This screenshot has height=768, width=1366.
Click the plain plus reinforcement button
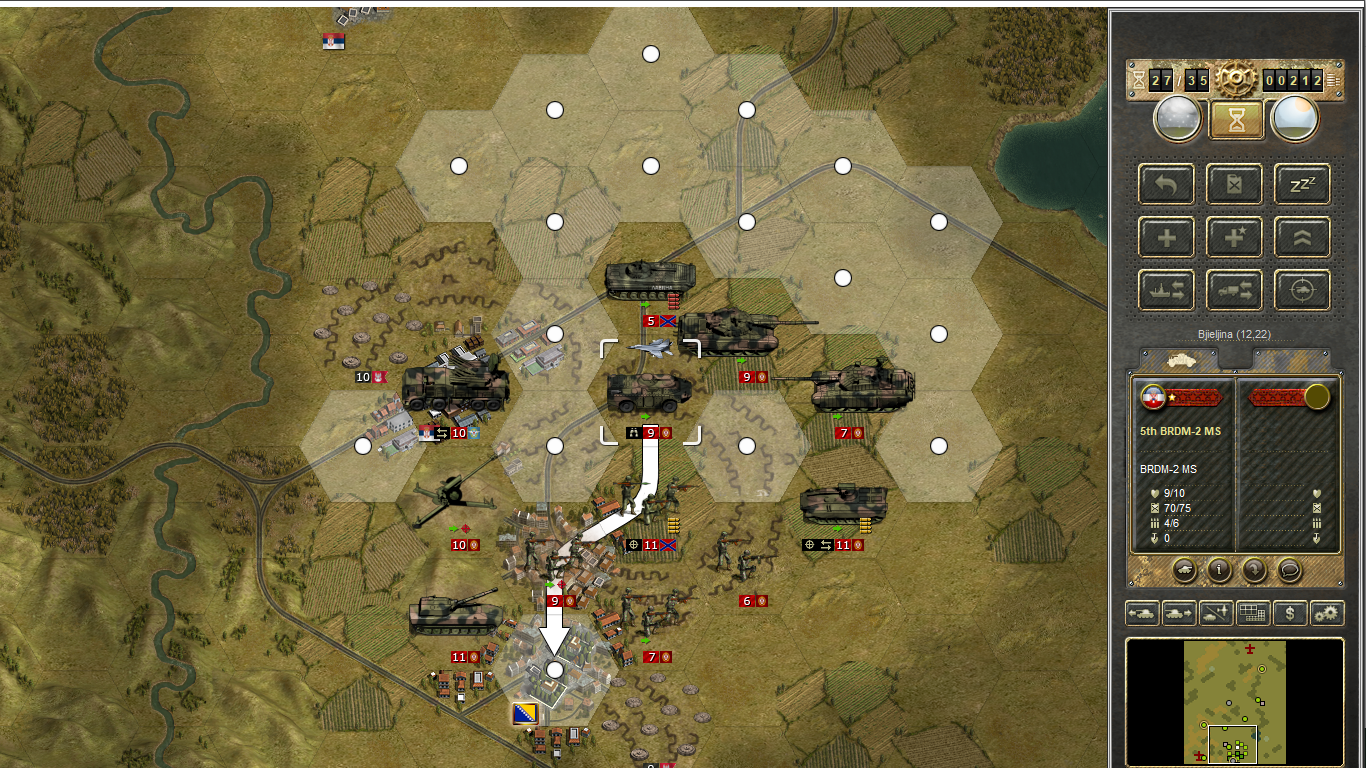1166,237
